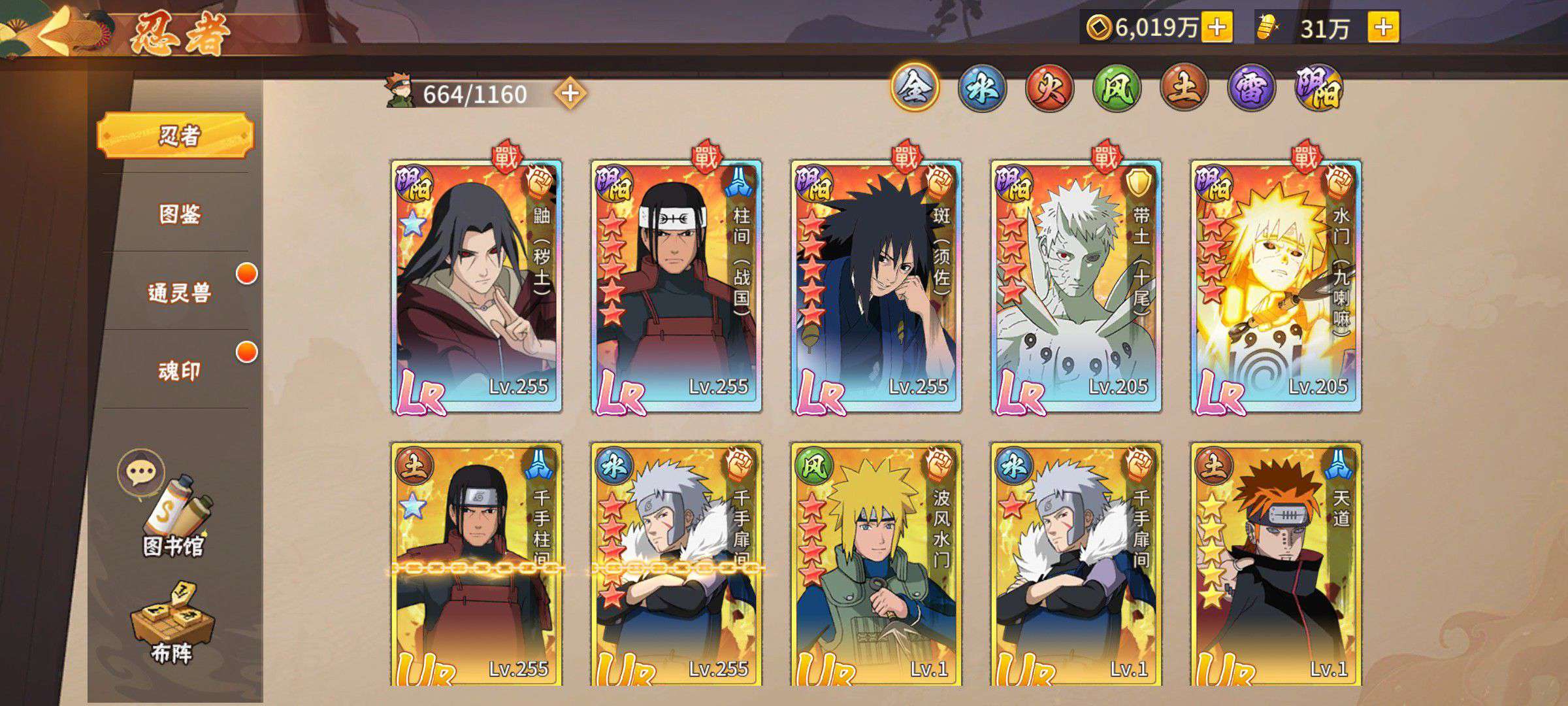Open the 通灵兽 menu entry

coord(179,292)
